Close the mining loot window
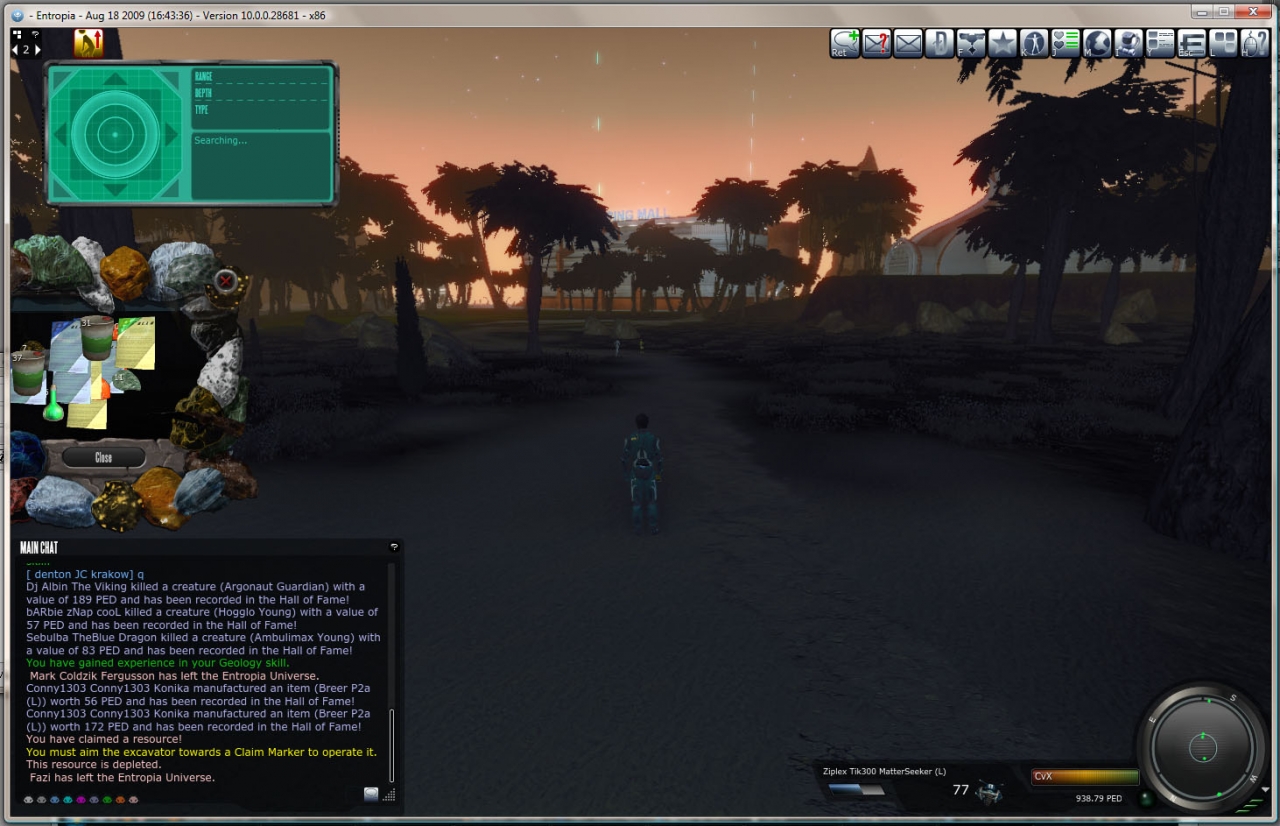Viewport: 1280px width, 826px height. point(103,457)
